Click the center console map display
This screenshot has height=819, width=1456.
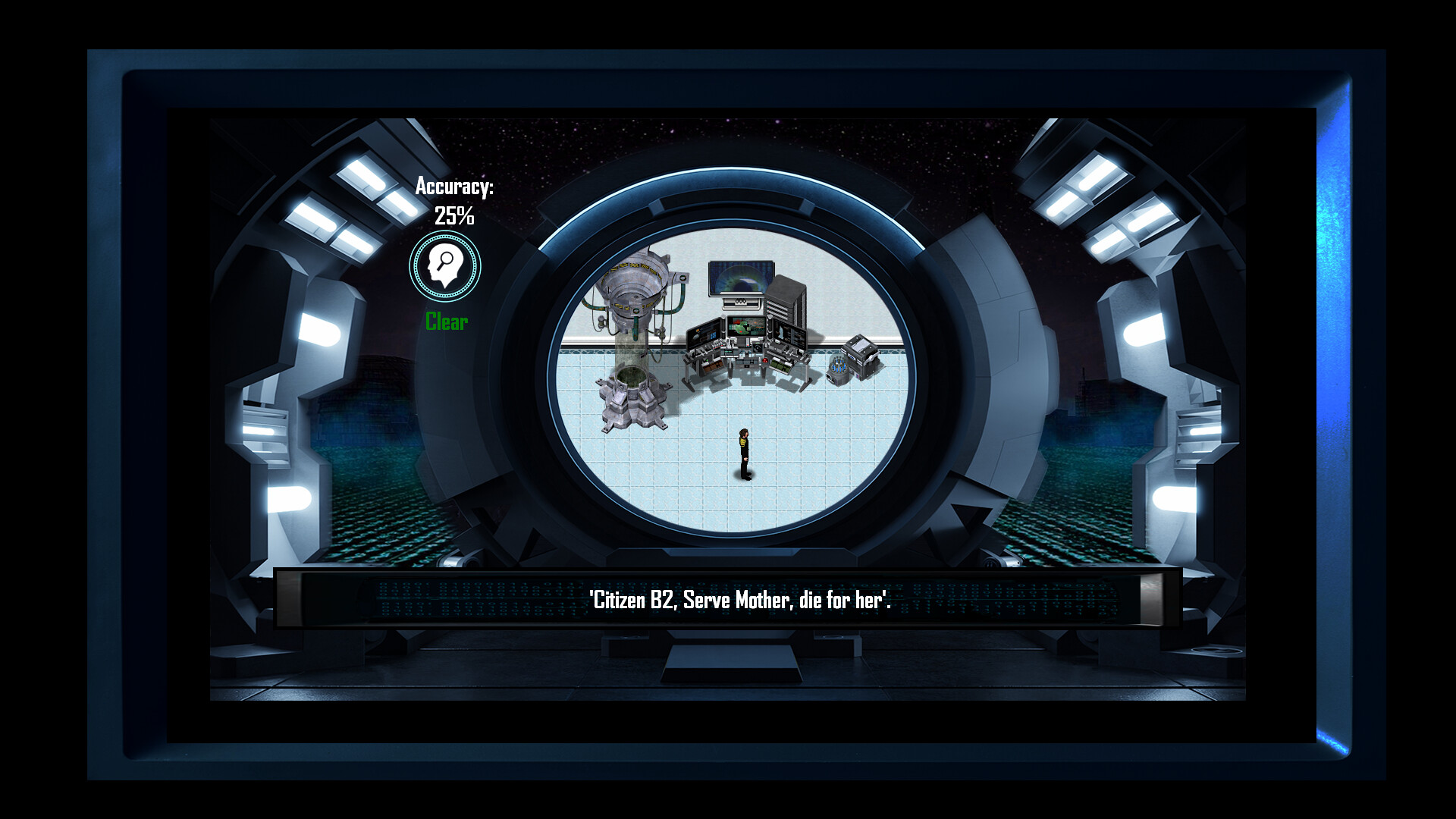coord(745,326)
